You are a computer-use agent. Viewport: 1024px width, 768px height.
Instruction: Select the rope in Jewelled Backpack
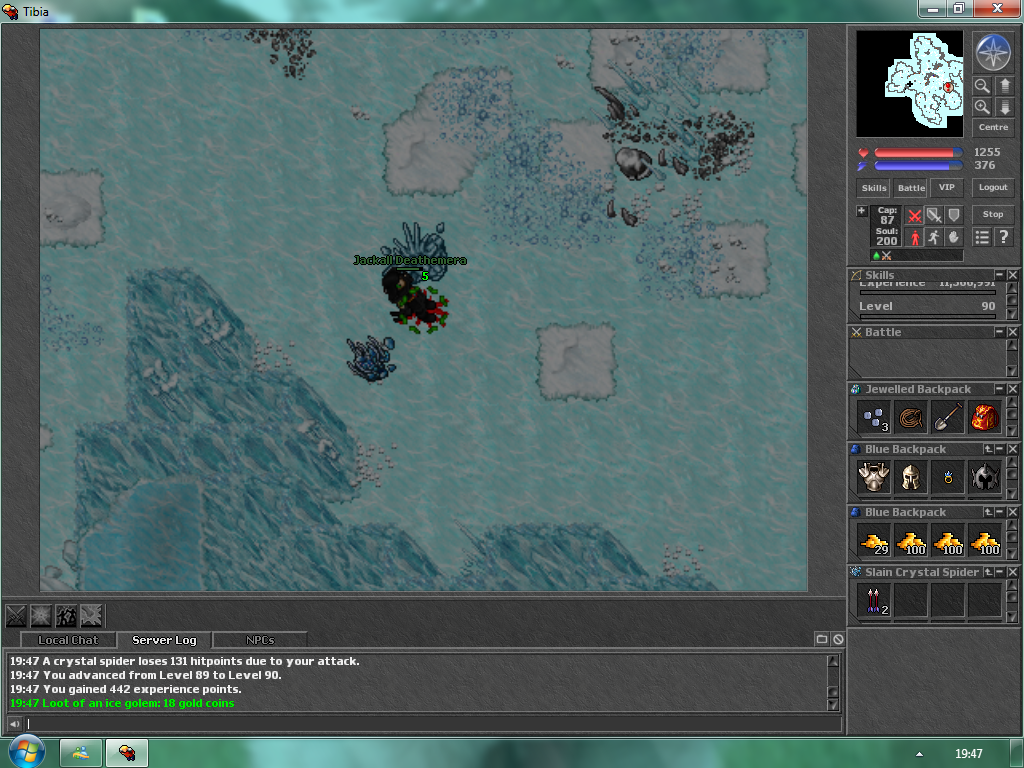coord(910,417)
